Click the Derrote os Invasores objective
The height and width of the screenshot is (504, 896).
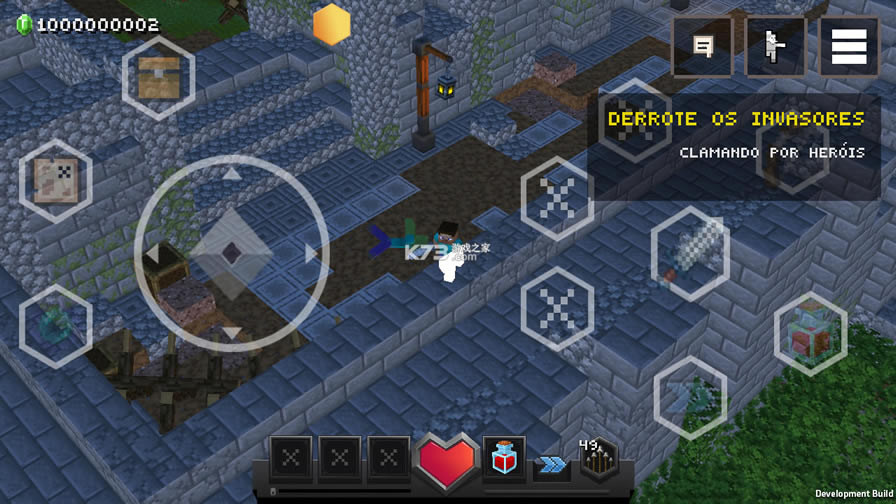click(735, 119)
